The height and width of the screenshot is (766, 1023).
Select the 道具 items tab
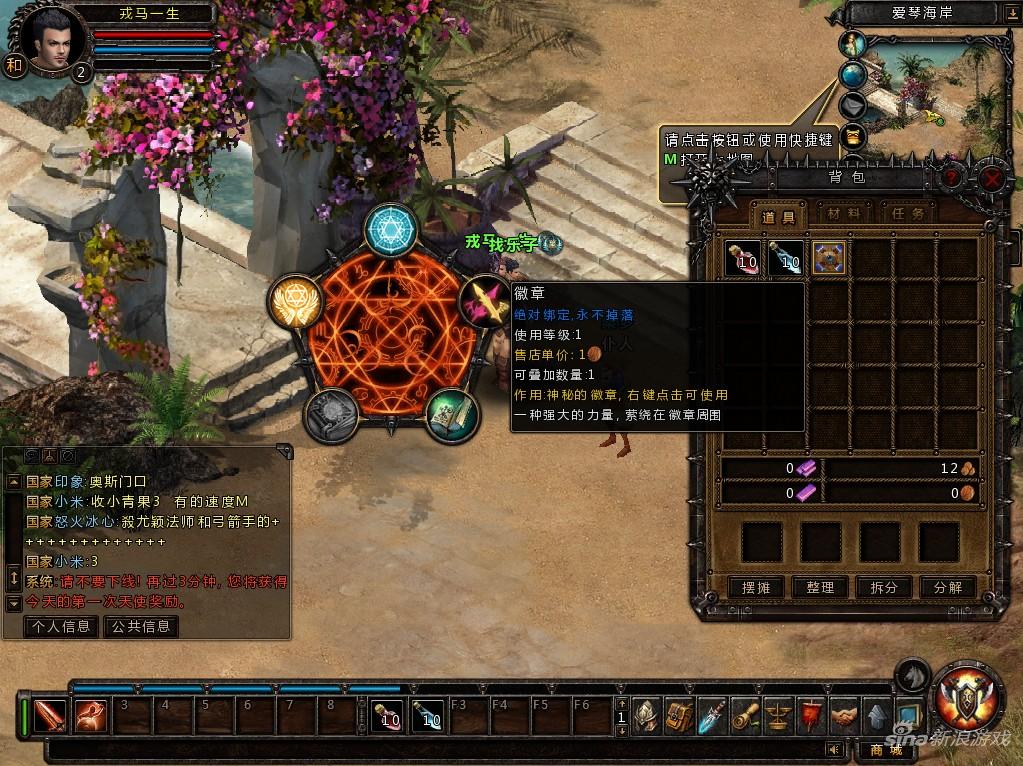(x=779, y=216)
